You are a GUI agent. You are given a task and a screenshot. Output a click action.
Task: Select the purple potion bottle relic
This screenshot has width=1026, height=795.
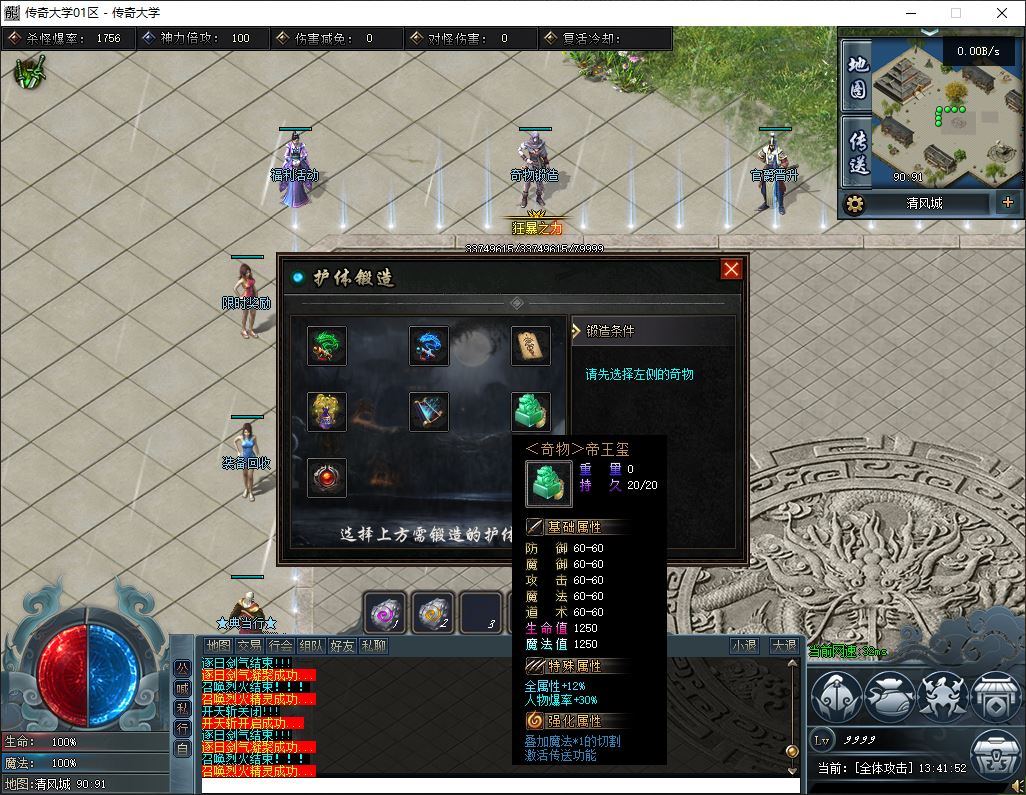tap(327, 412)
